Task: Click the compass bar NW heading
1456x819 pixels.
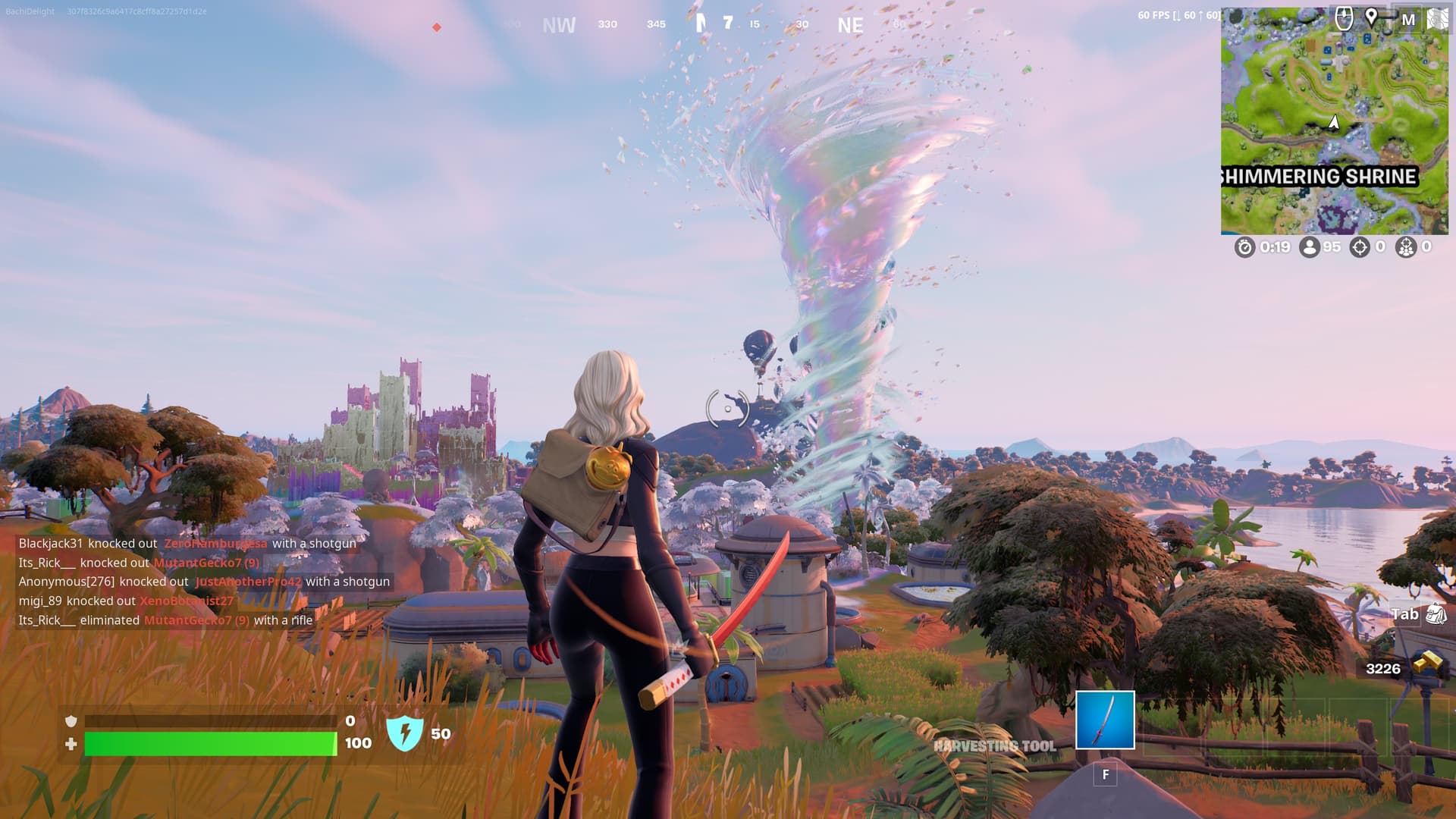Action: tap(559, 25)
